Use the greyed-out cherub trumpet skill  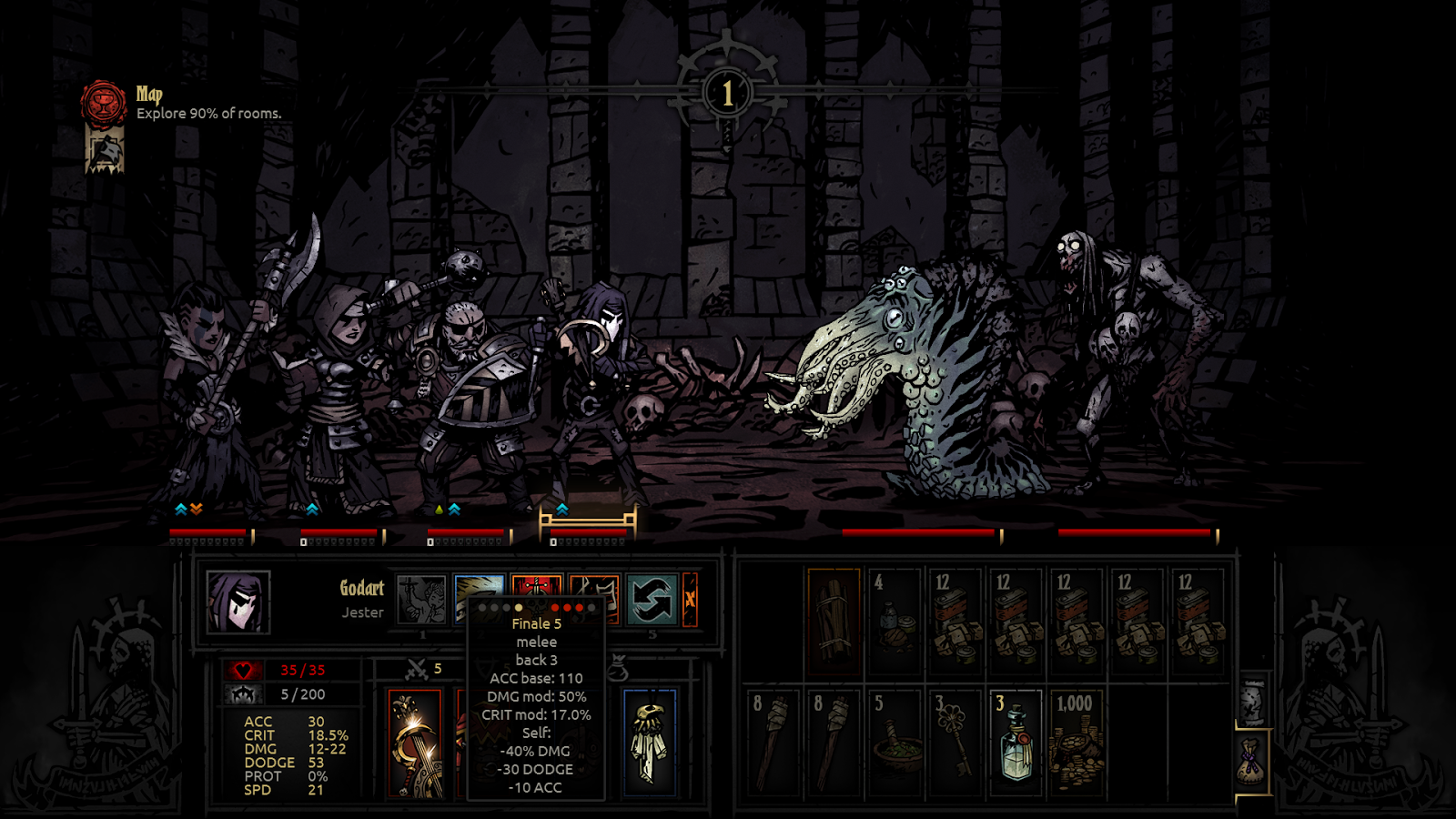pyautogui.click(x=421, y=600)
